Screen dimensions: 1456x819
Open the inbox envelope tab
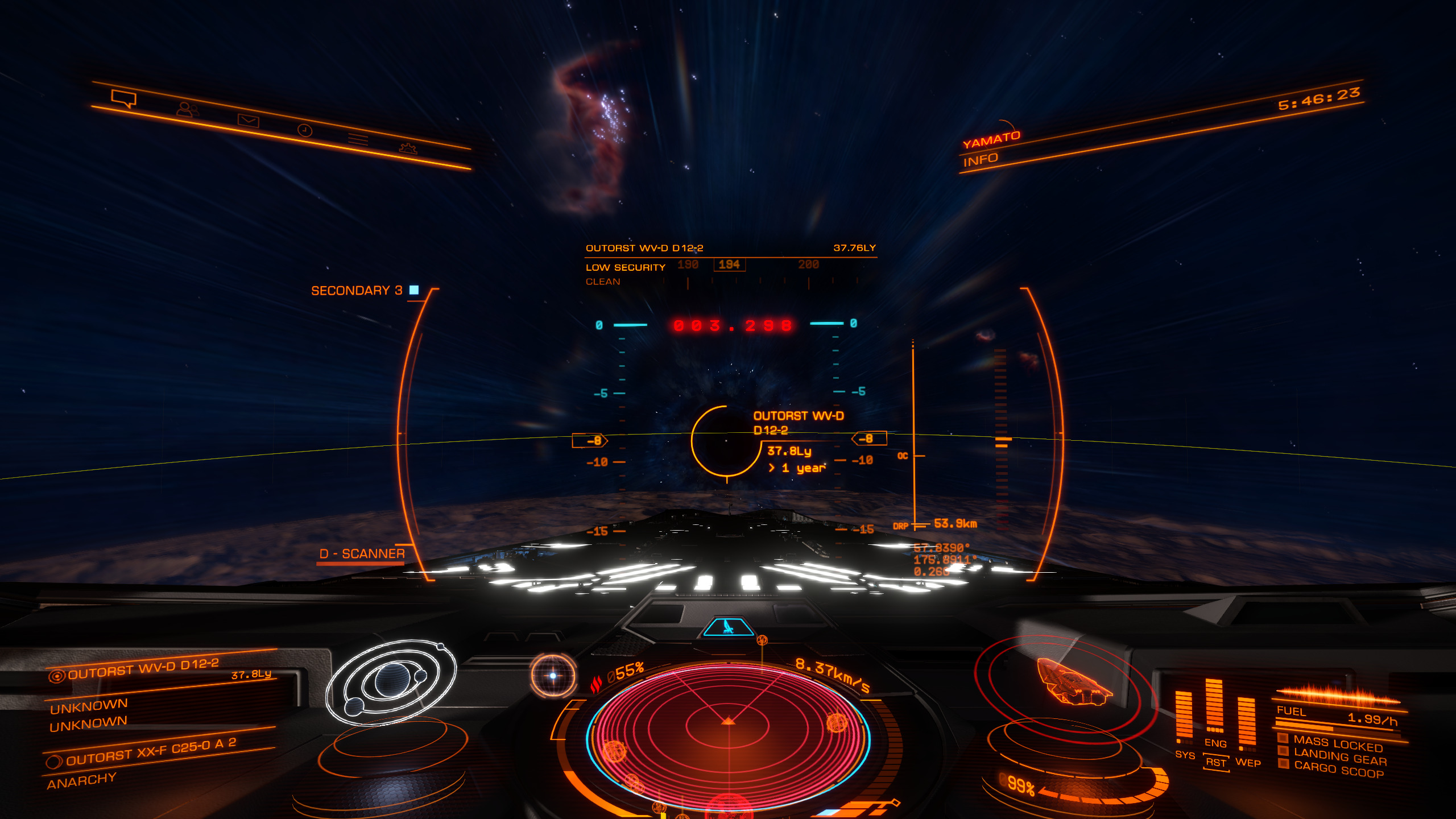tap(248, 120)
